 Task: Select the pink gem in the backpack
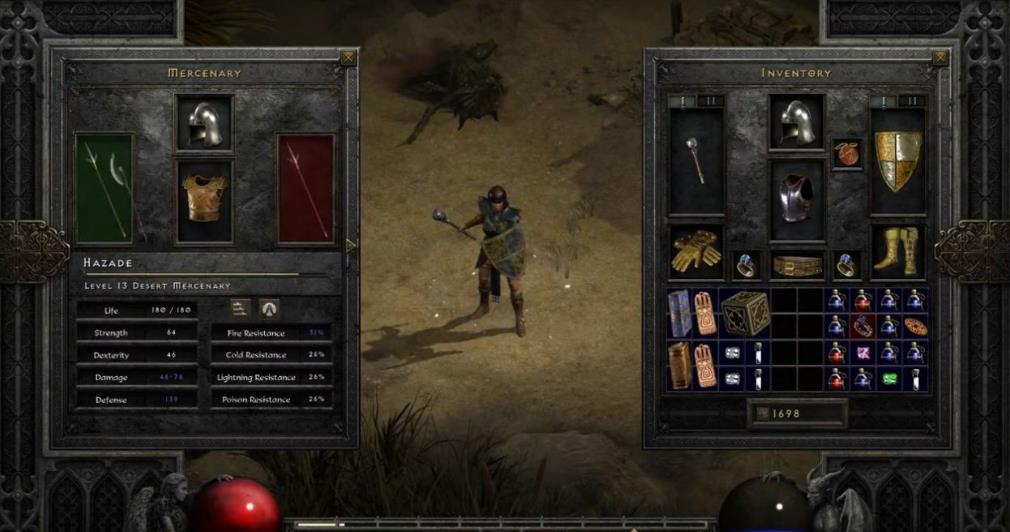[860, 353]
